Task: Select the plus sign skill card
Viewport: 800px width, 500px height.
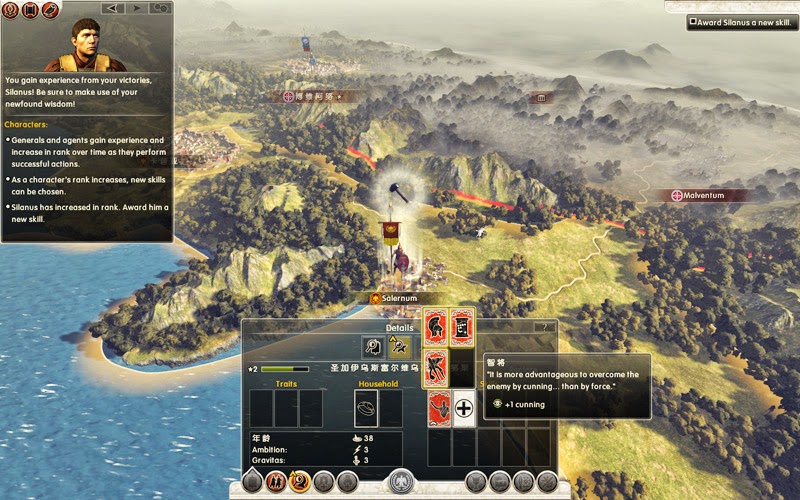Action: (463, 408)
